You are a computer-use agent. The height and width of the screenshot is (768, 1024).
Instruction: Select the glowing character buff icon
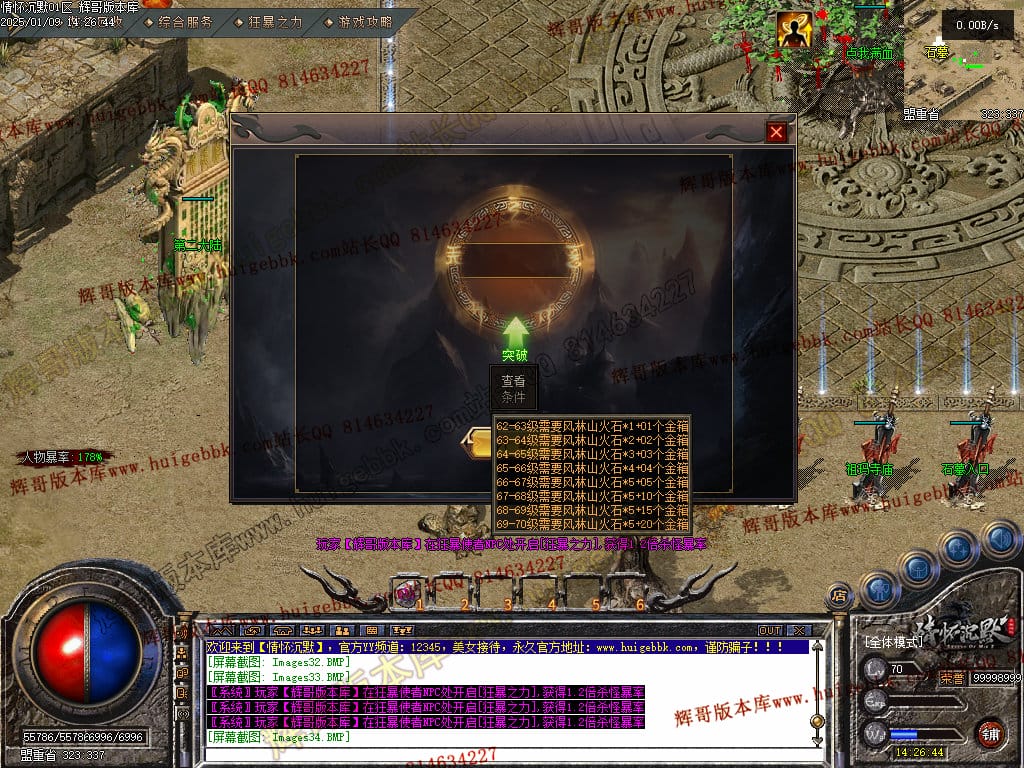point(794,31)
